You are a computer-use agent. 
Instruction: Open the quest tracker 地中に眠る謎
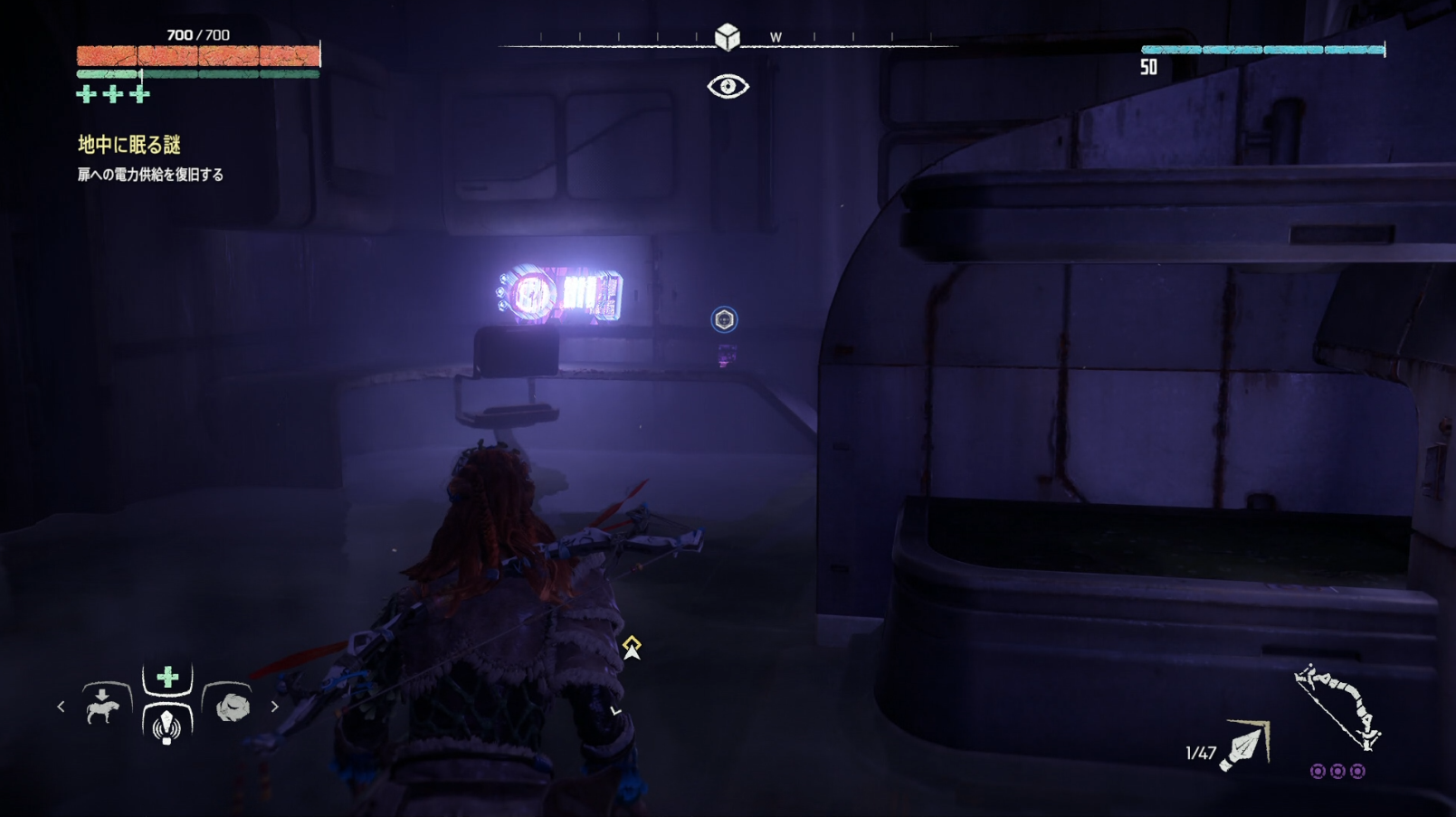pos(129,145)
